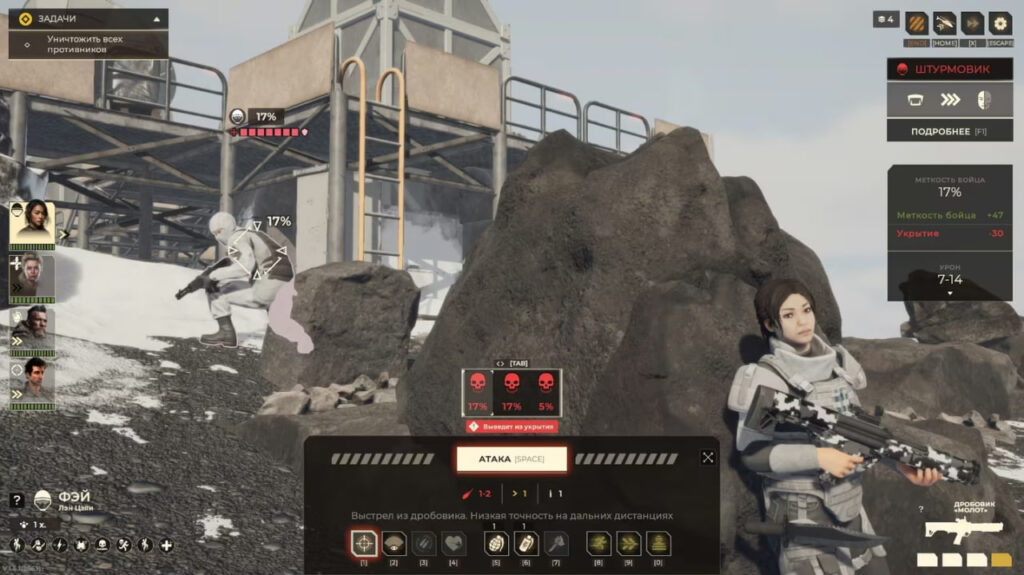Select the blonde squad member portrait
The width and height of the screenshot is (1024, 575).
pos(31,277)
